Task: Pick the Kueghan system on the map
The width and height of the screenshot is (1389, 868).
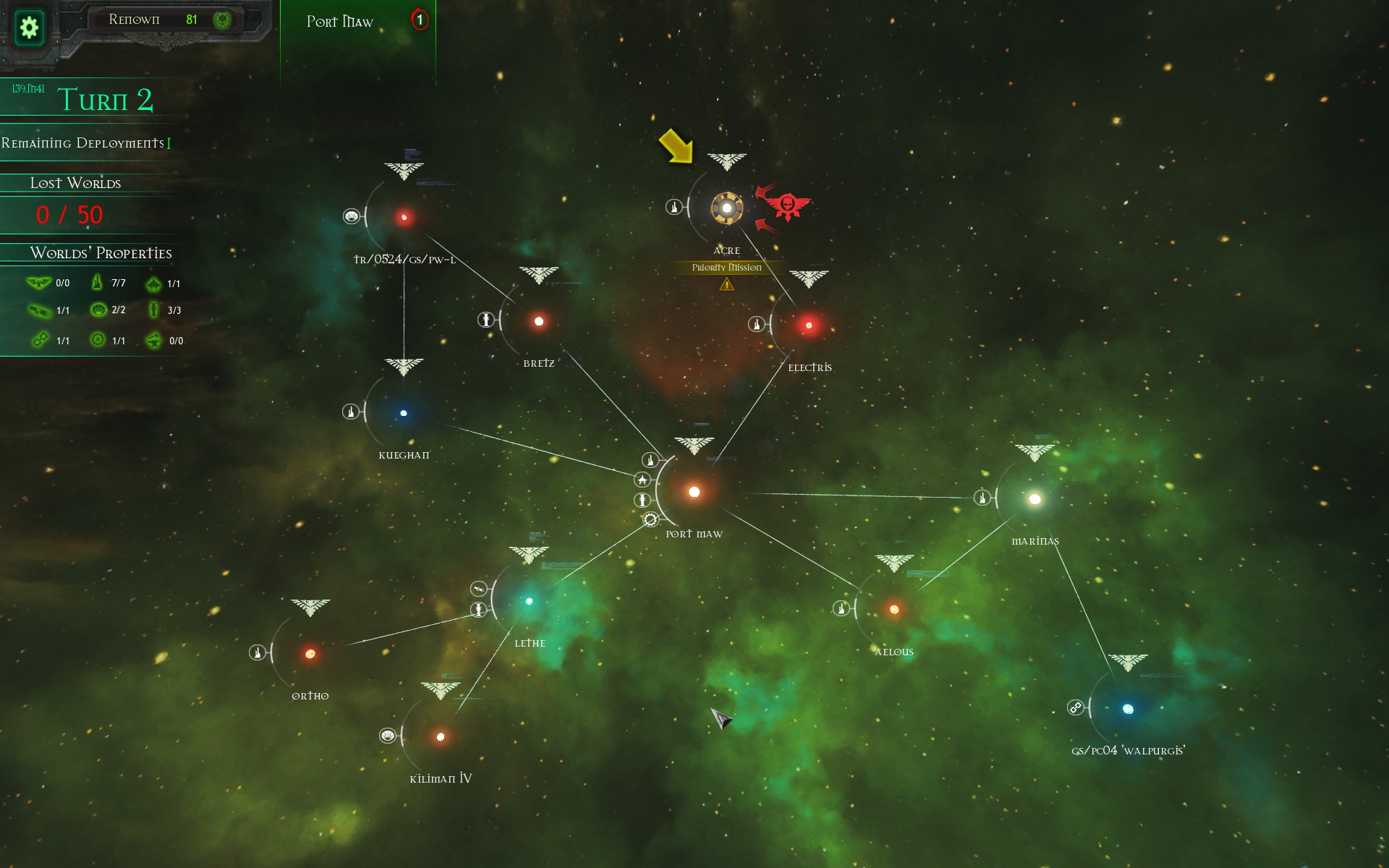Action: coord(404,413)
